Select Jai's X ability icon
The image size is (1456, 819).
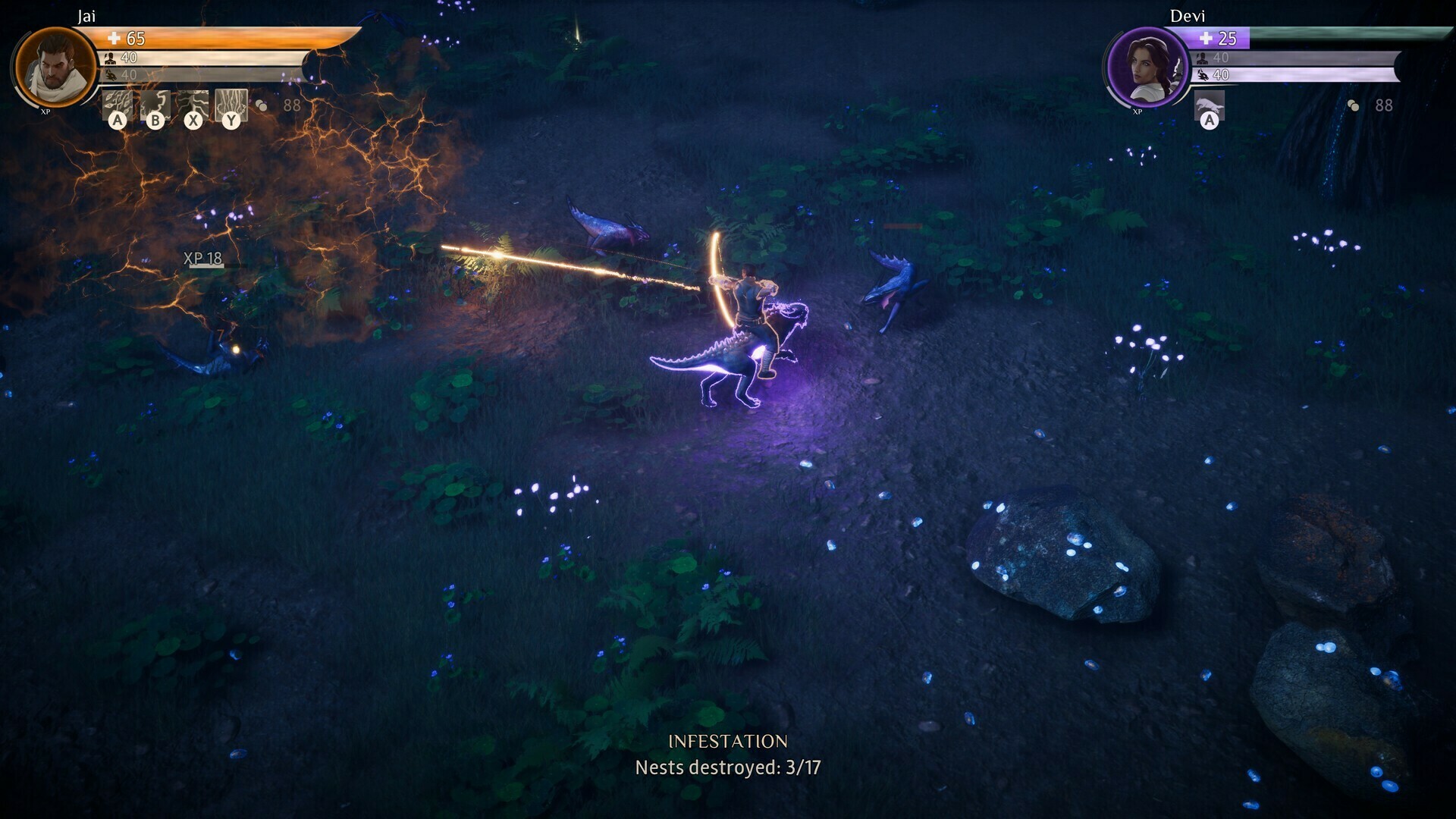[193, 105]
